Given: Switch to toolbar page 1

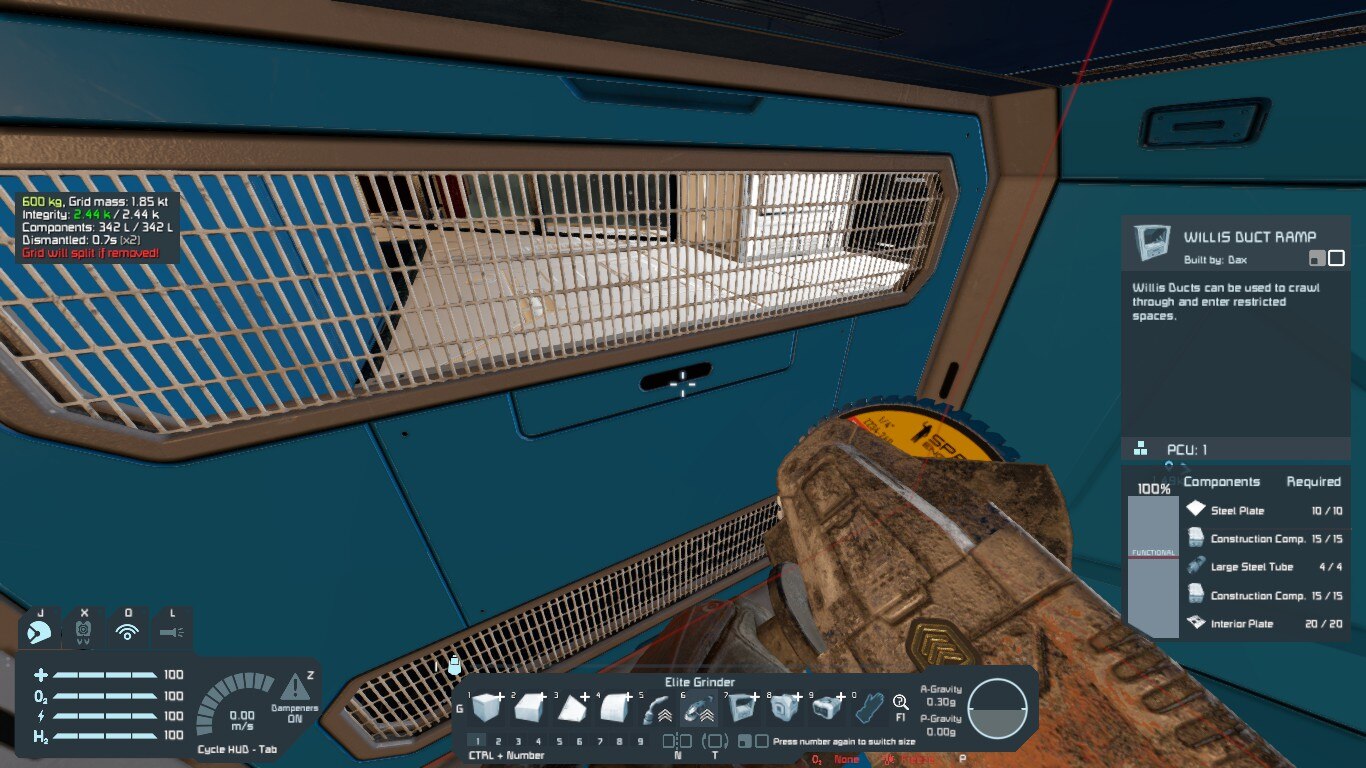Looking at the screenshot, I should click(x=479, y=741).
